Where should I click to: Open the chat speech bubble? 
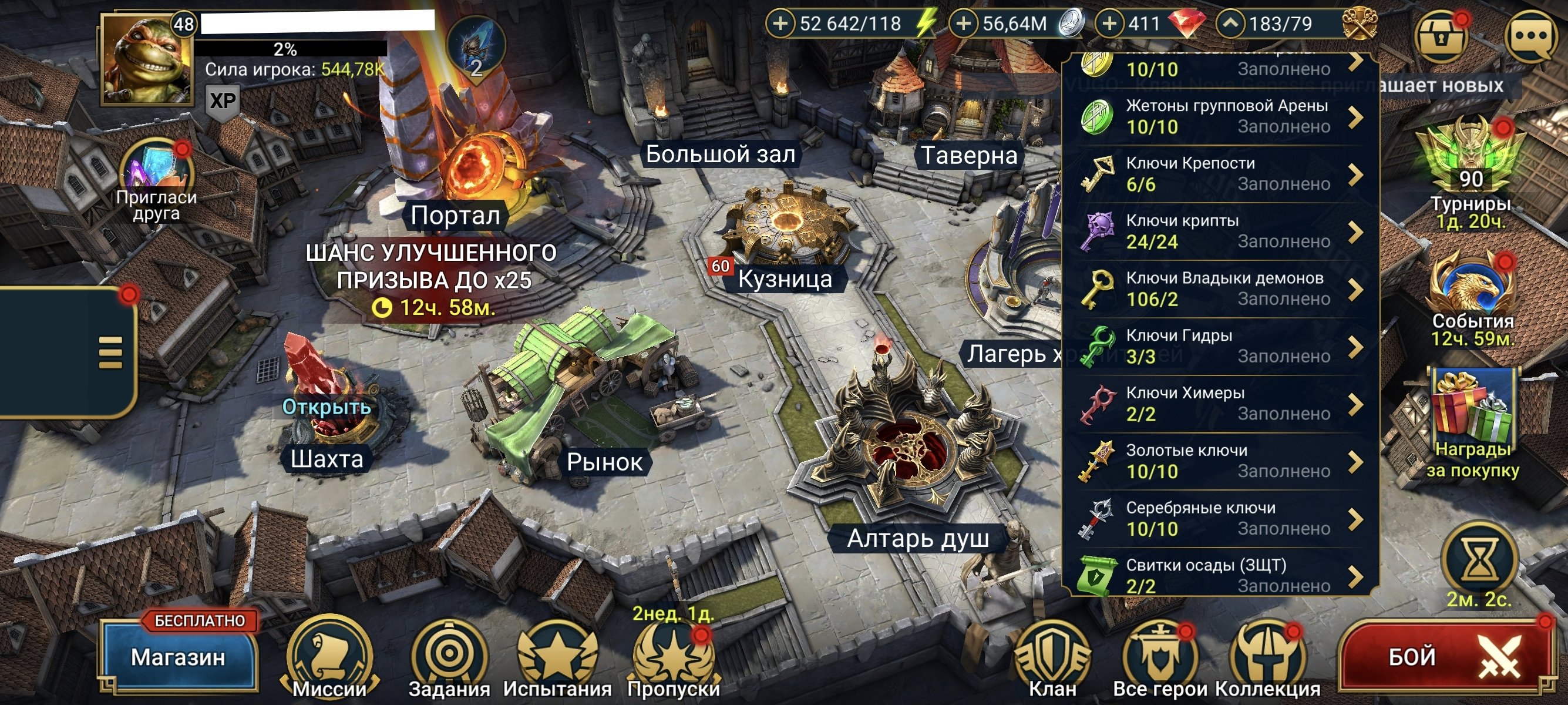1532,36
